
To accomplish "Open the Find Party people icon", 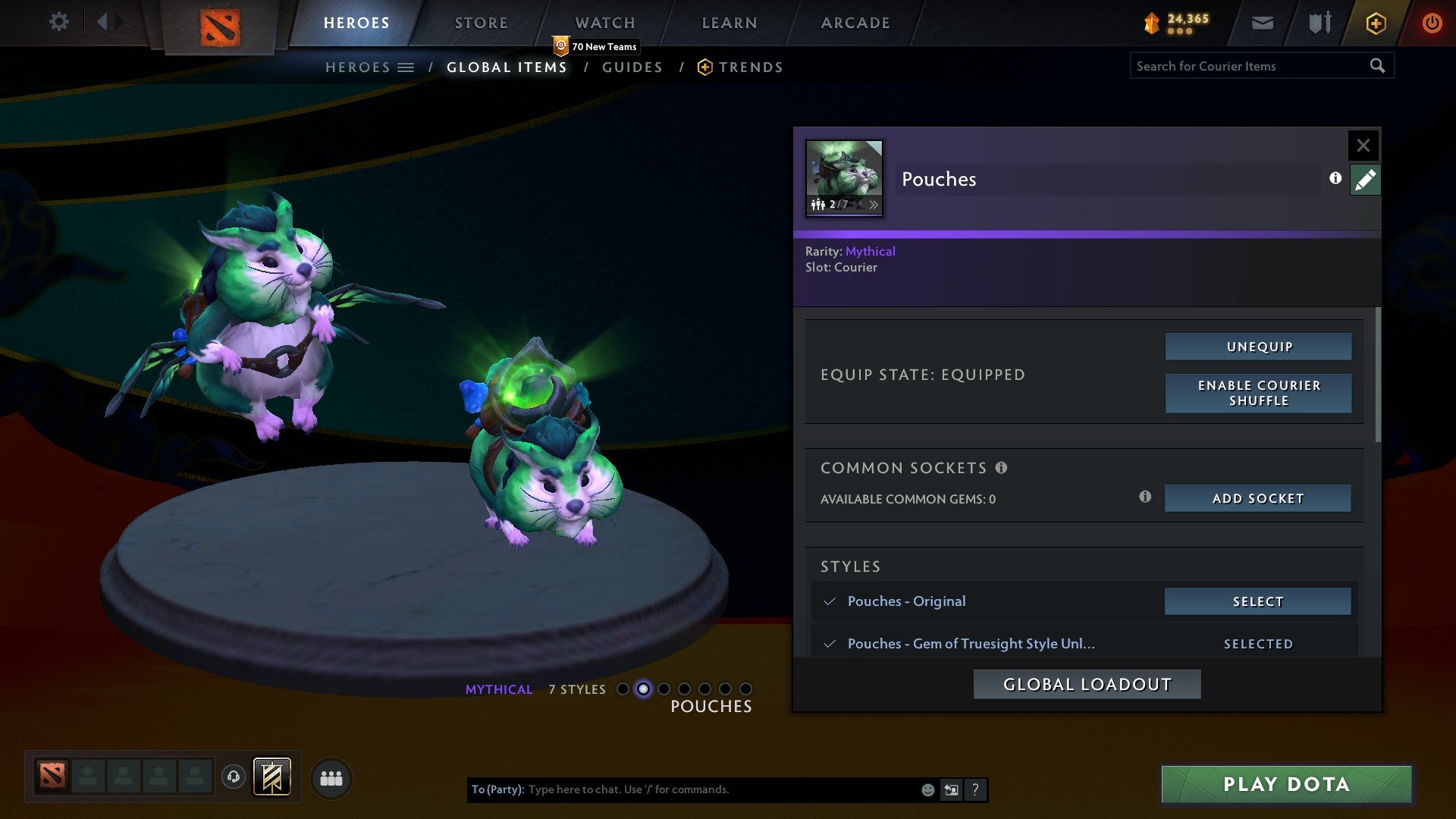I will [331, 778].
